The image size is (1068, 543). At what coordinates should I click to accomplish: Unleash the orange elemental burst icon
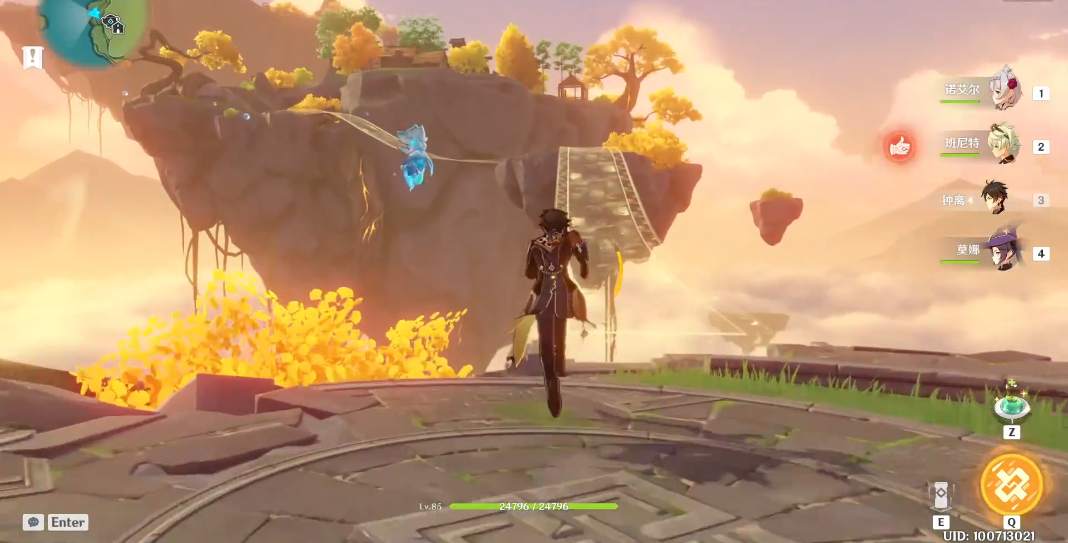[1011, 485]
